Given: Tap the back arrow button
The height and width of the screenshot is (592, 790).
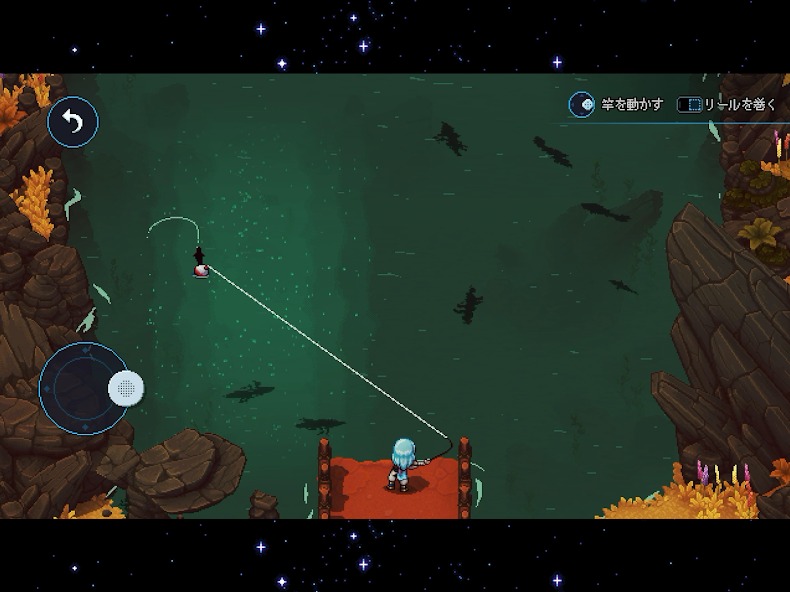Looking at the screenshot, I should [x=73, y=122].
